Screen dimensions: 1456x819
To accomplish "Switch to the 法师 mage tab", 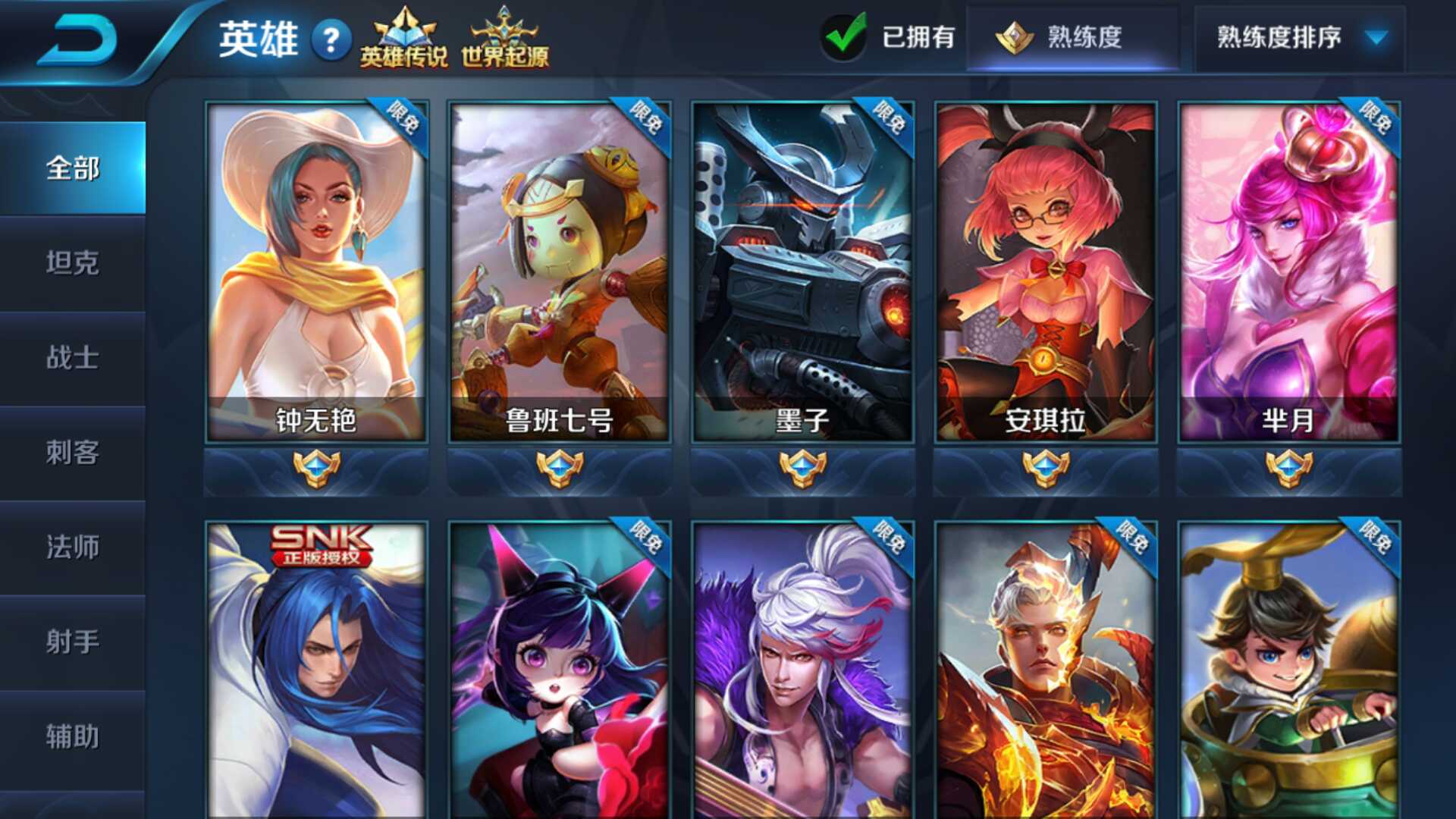I will [x=72, y=548].
